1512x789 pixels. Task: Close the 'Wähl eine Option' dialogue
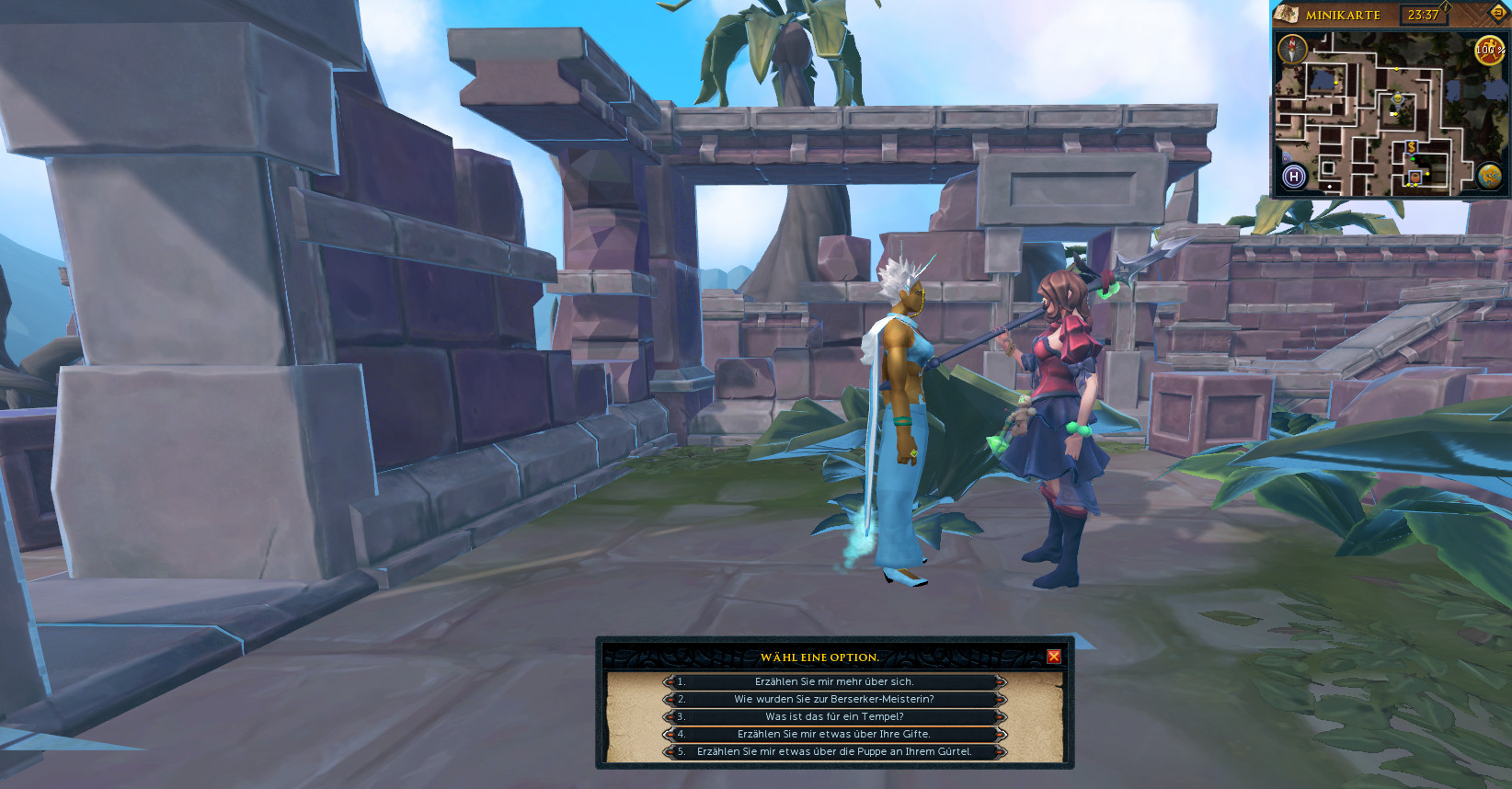(x=1054, y=657)
